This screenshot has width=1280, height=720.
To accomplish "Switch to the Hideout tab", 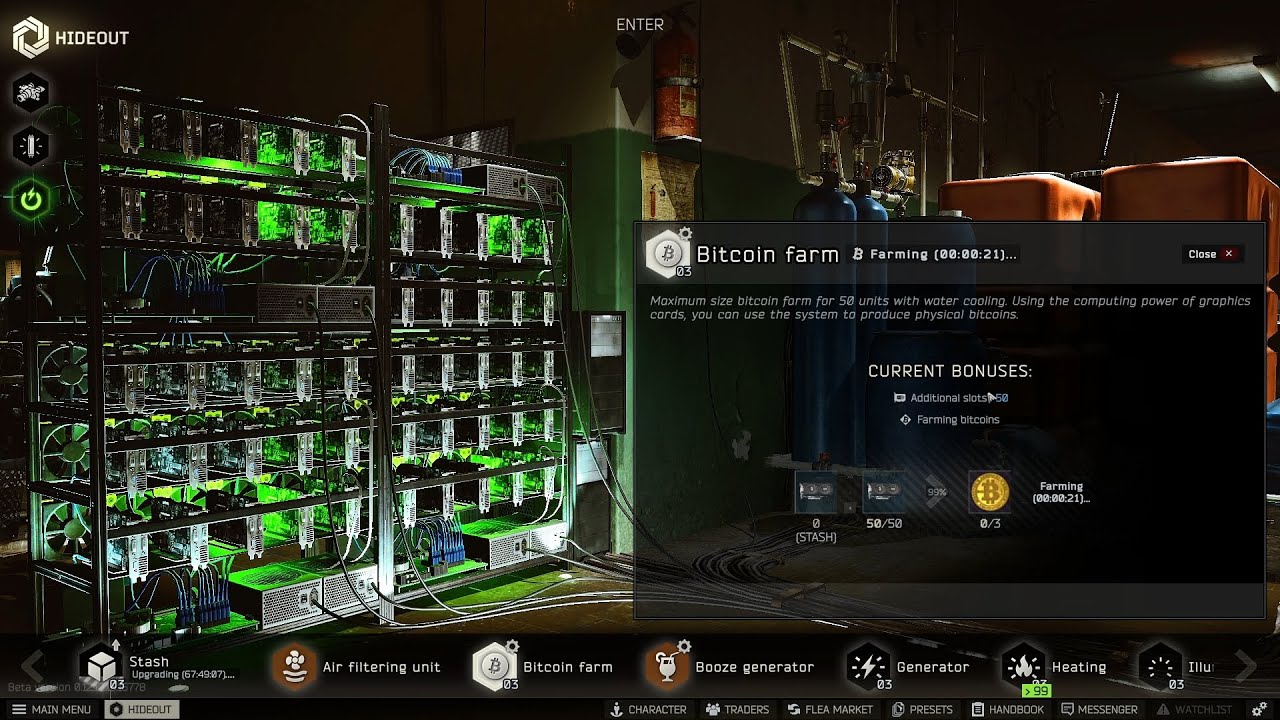I will 142,709.
